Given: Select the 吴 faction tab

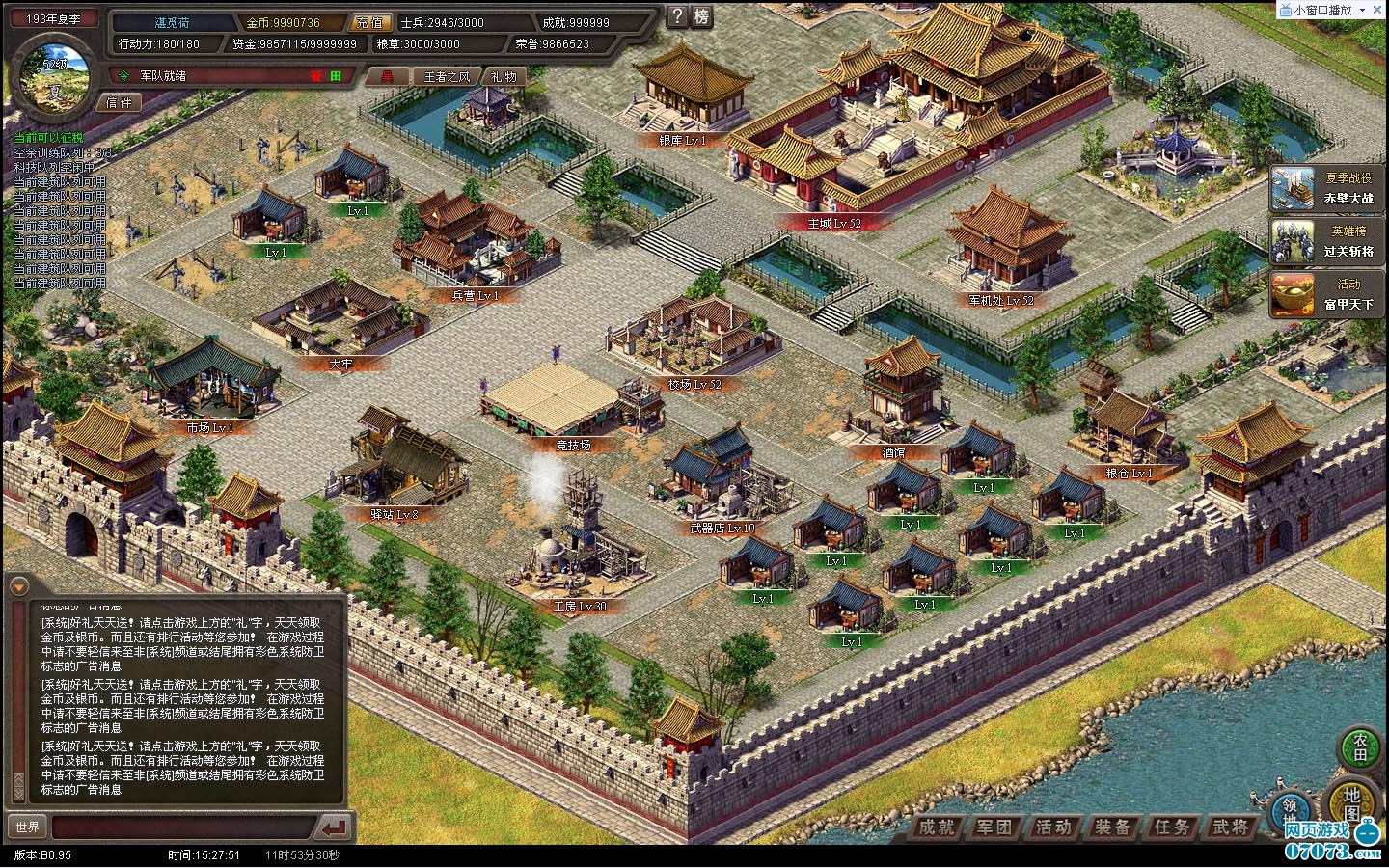Looking at the screenshot, I should 387,76.
